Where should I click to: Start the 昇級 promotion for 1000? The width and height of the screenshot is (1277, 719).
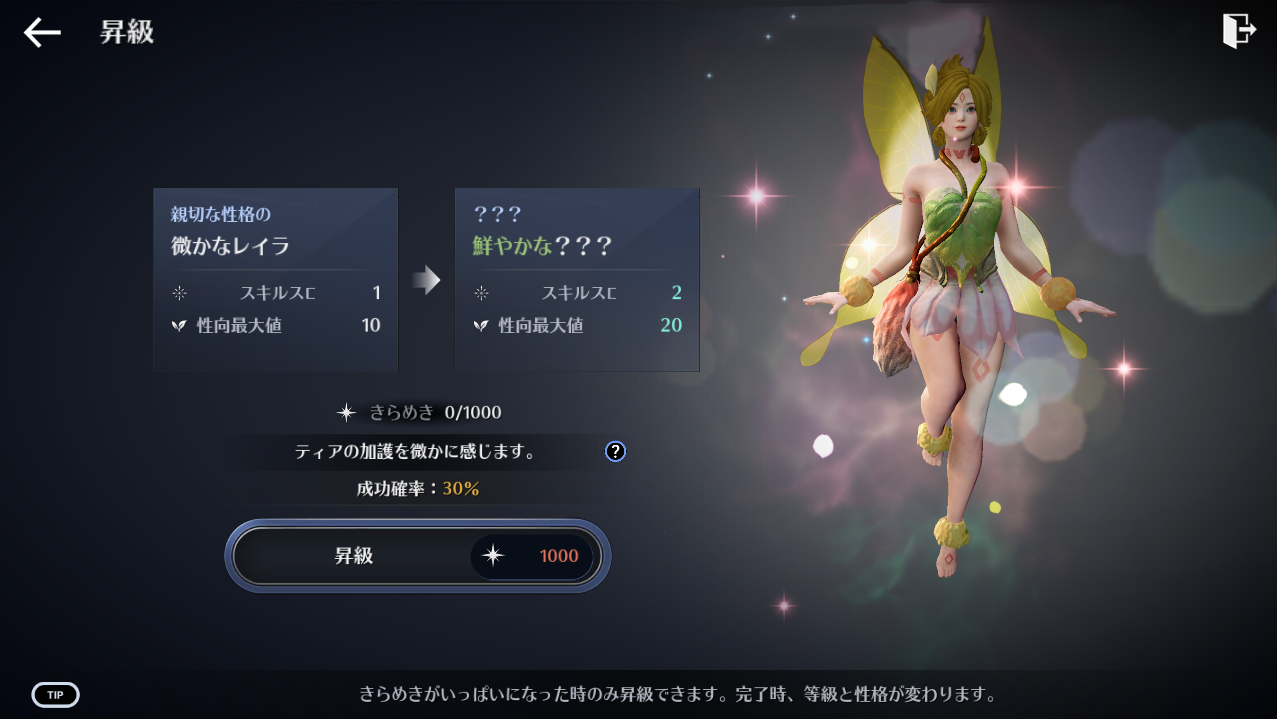[417, 556]
